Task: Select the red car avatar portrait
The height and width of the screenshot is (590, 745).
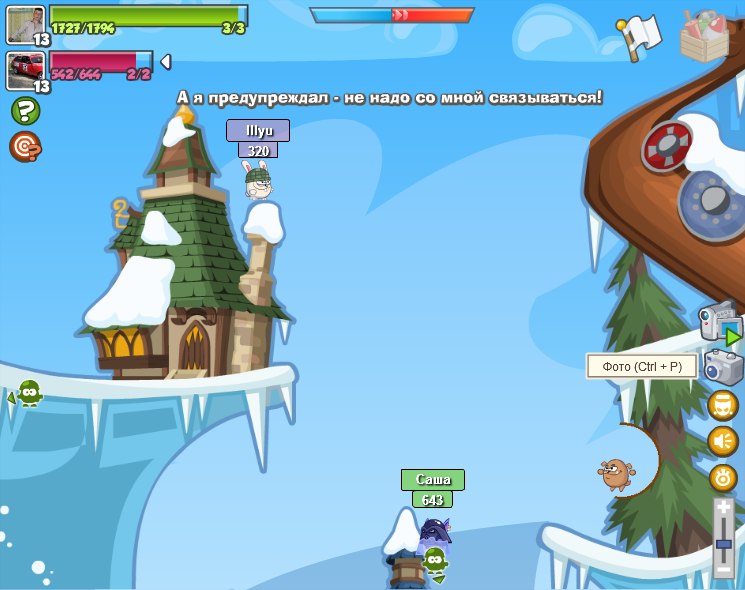Action: click(x=25, y=70)
